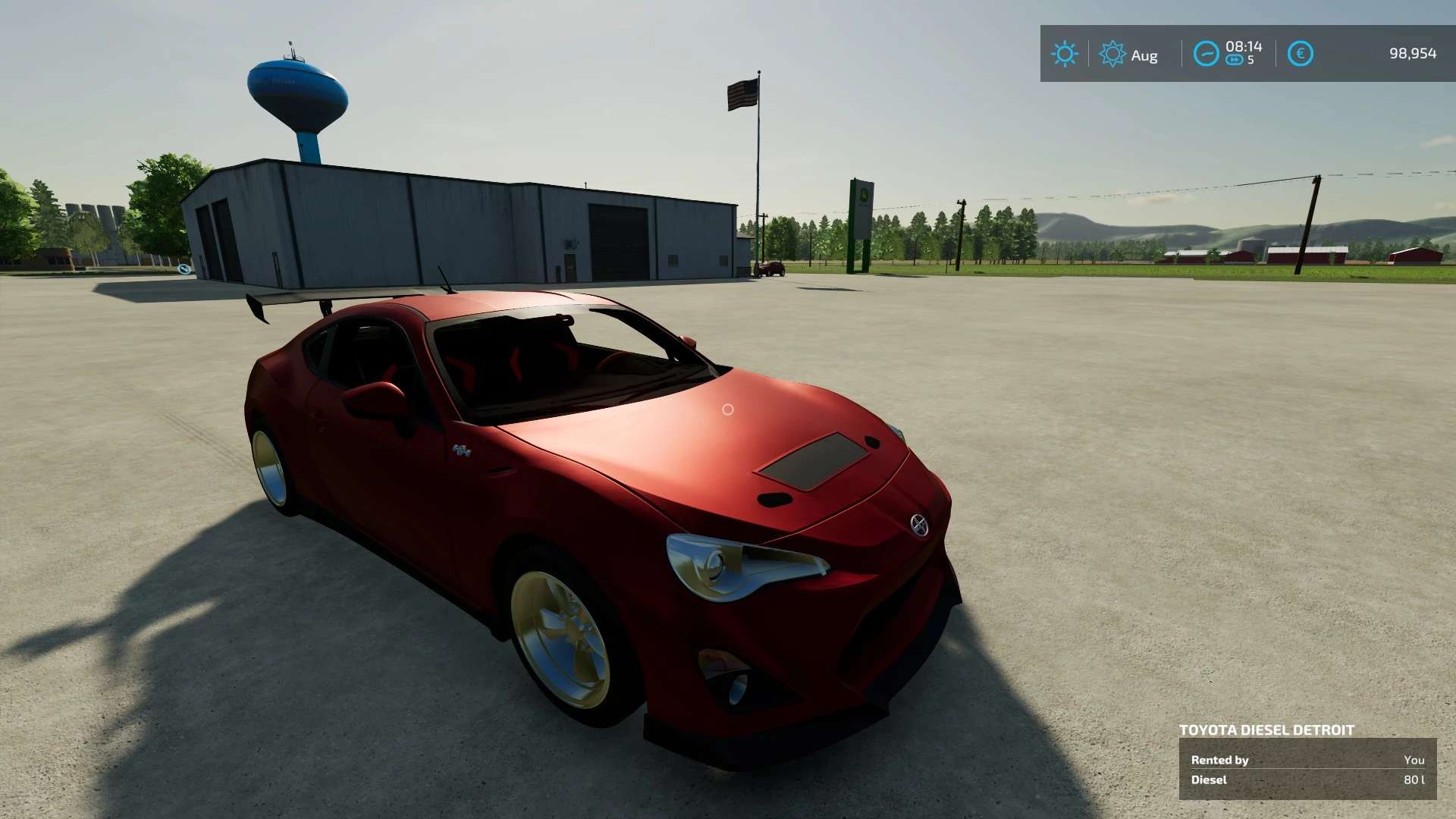
Task: Select the August season sun icon
Action: 1112,54
